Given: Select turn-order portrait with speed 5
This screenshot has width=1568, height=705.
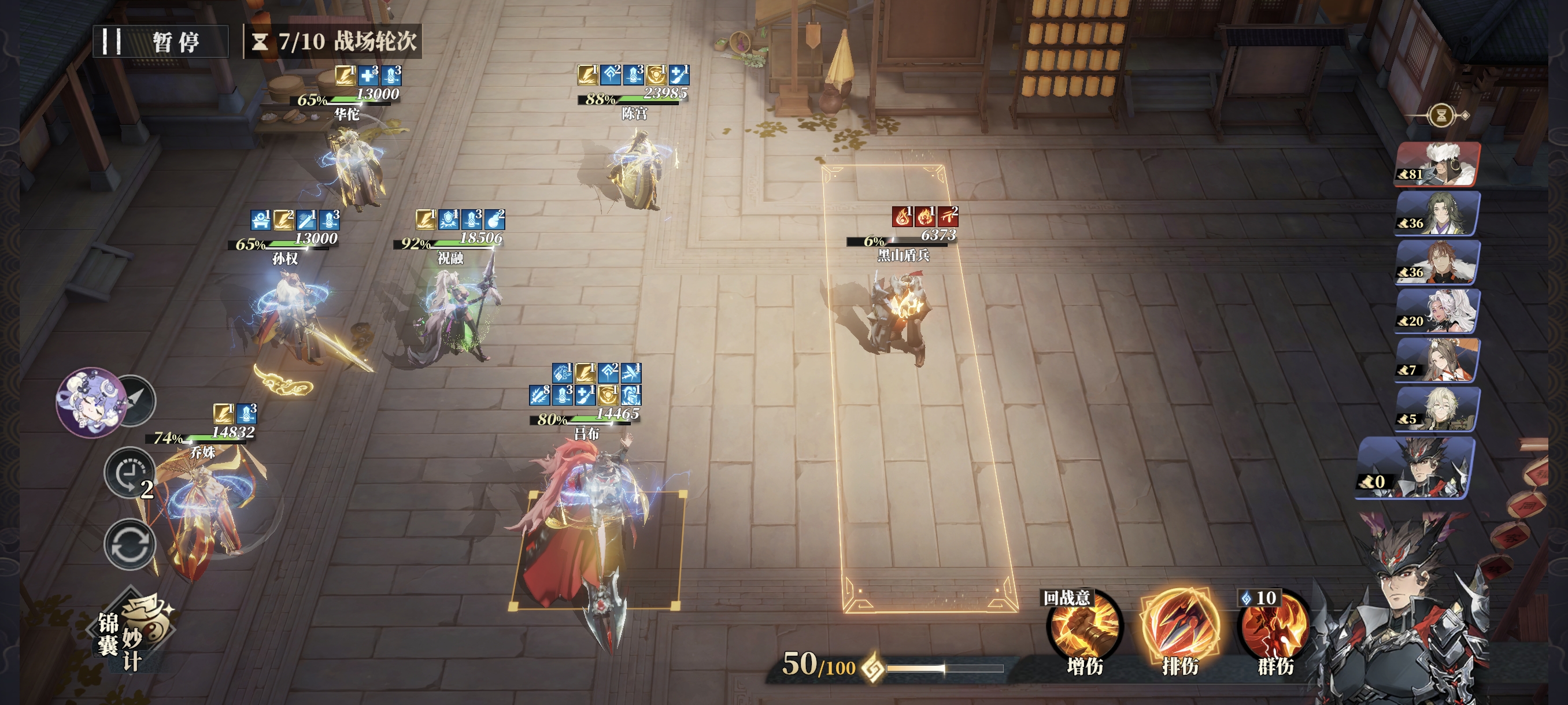Looking at the screenshot, I should coord(1437,409).
